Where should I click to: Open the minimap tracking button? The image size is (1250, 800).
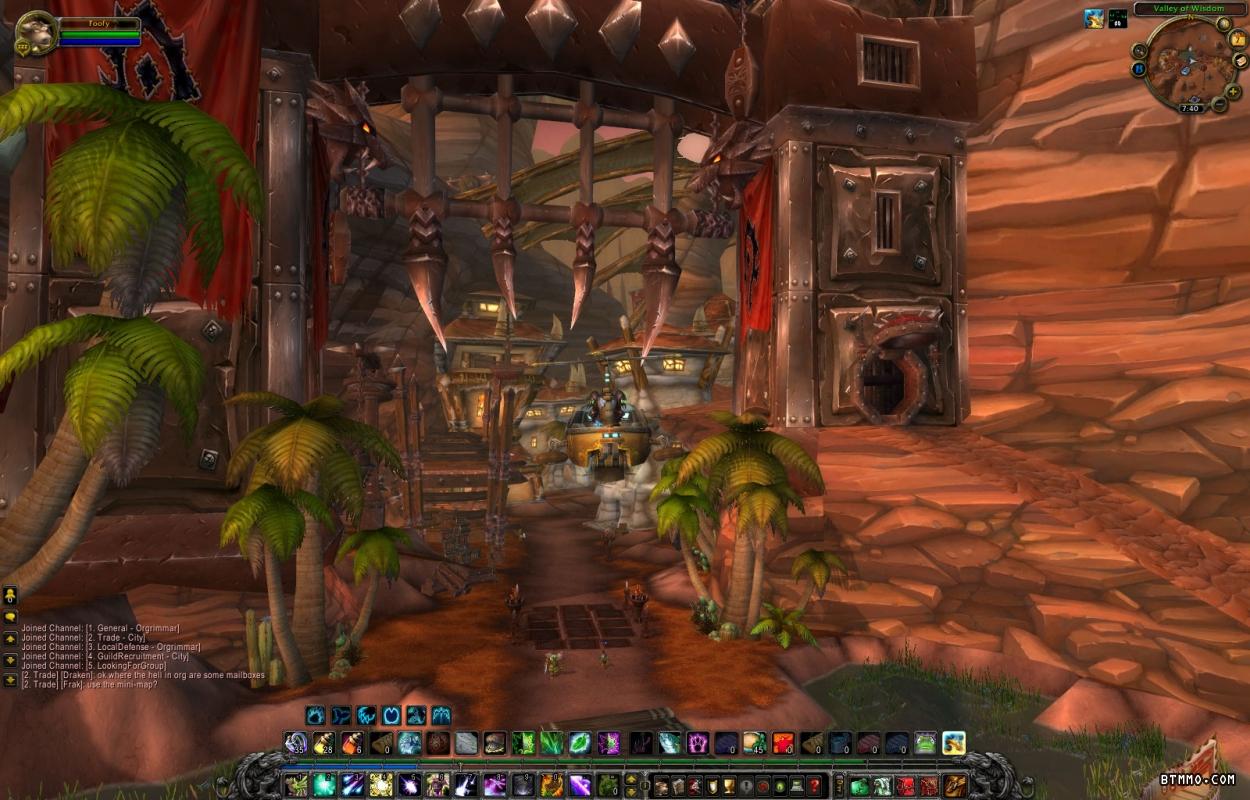pyautogui.click(x=1140, y=50)
